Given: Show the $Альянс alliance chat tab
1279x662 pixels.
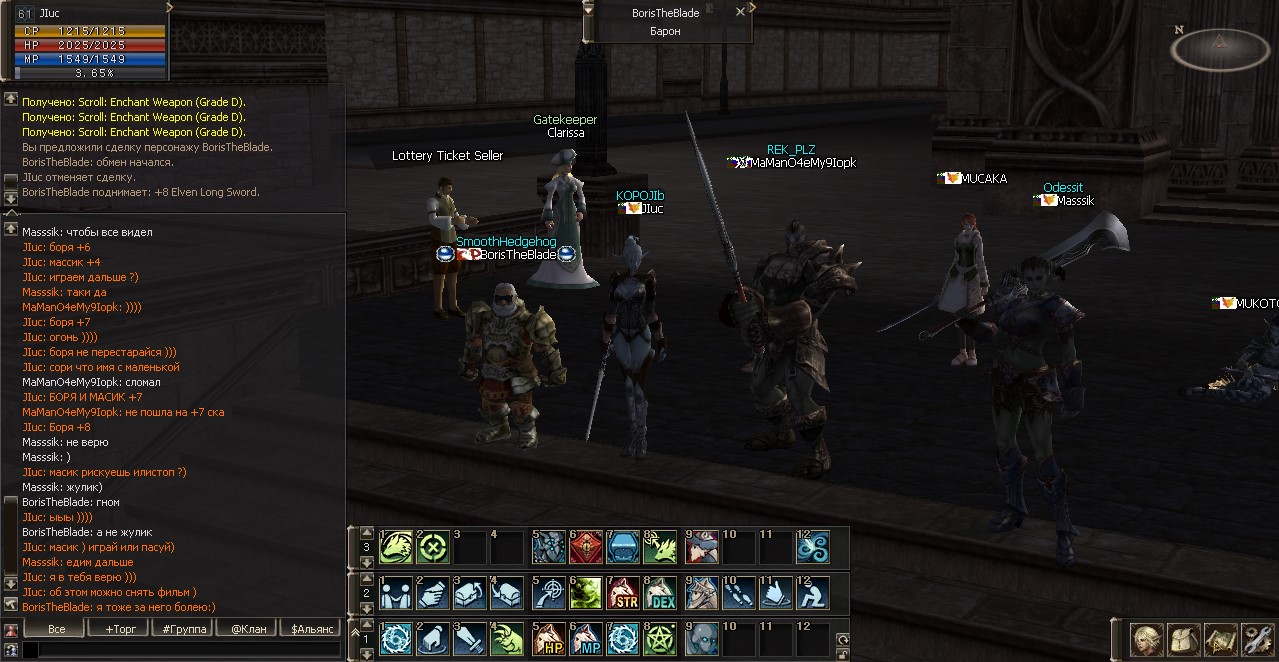Looking at the screenshot, I should [x=312, y=629].
